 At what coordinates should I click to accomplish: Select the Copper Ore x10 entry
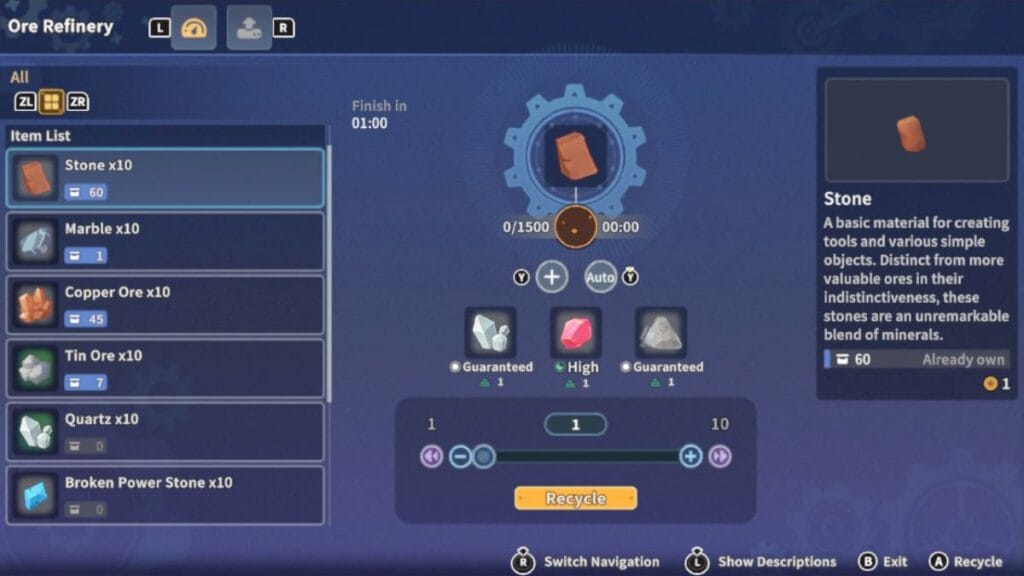click(166, 305)
